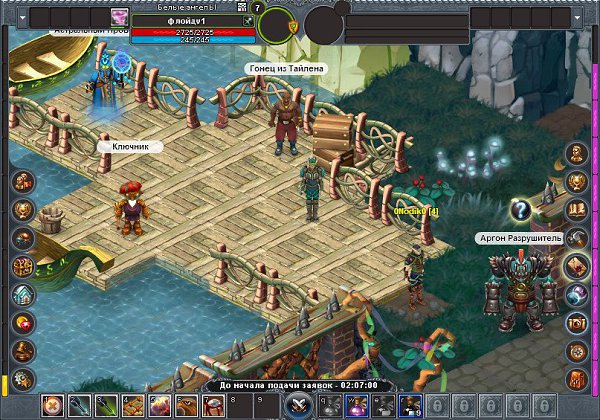Click the red and gold gems icon

(22, 323)
